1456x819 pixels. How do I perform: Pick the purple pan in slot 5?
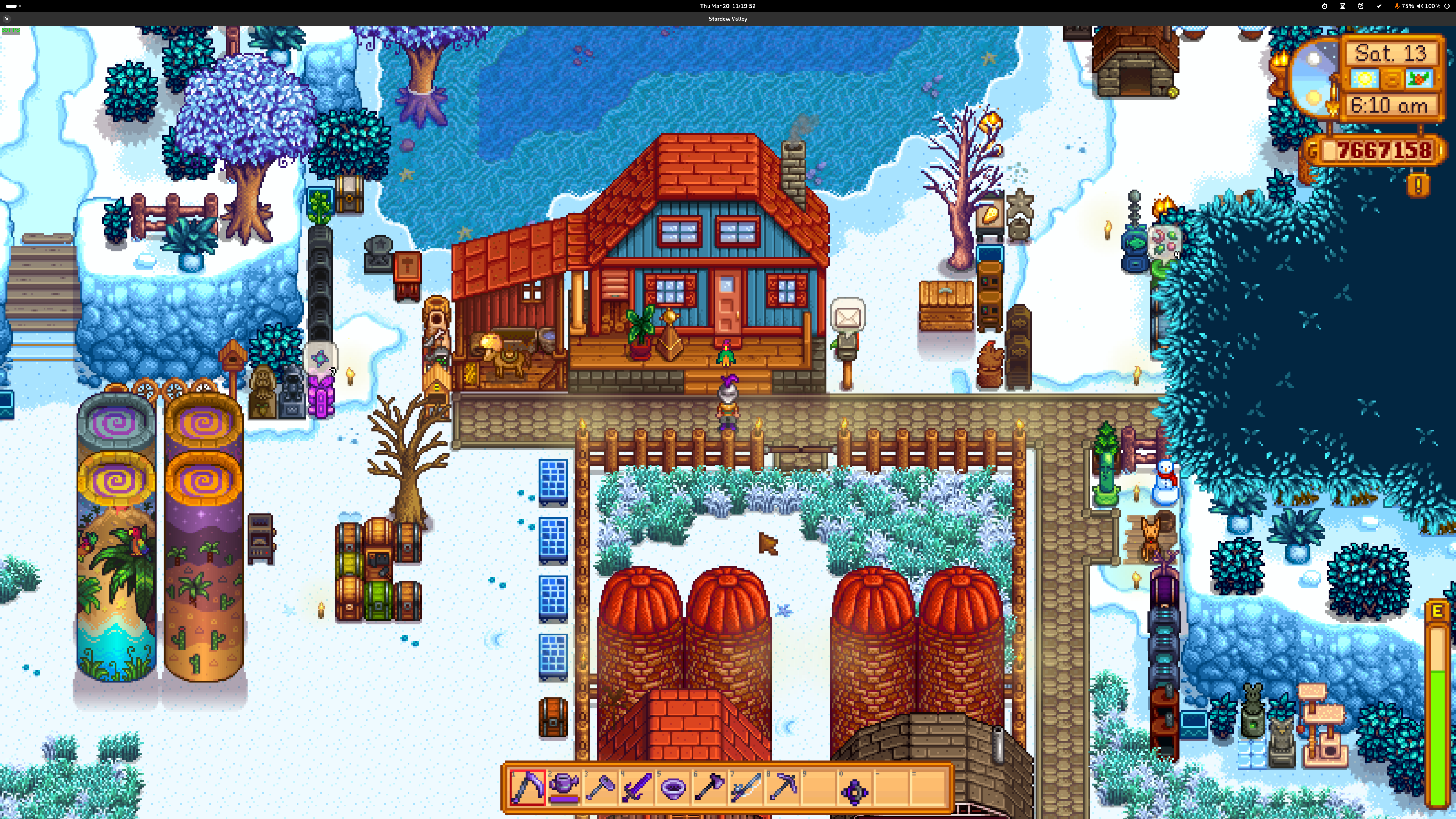click(x=673, y=787)
